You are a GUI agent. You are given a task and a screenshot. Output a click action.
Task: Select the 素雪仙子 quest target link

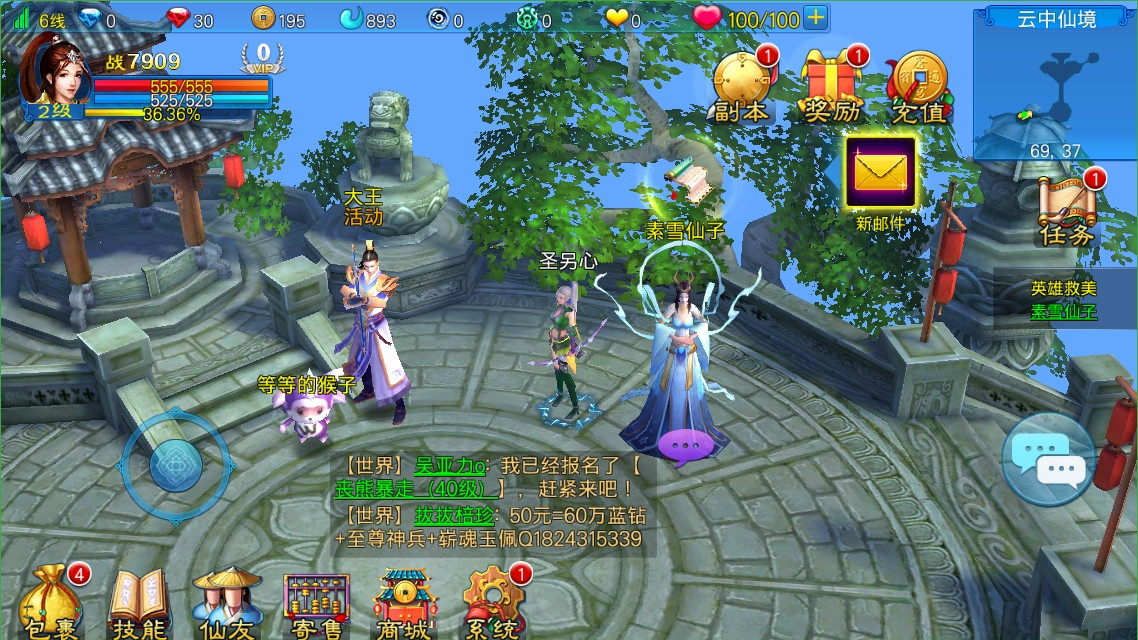pyautogui.click(x=1064, y=311)
